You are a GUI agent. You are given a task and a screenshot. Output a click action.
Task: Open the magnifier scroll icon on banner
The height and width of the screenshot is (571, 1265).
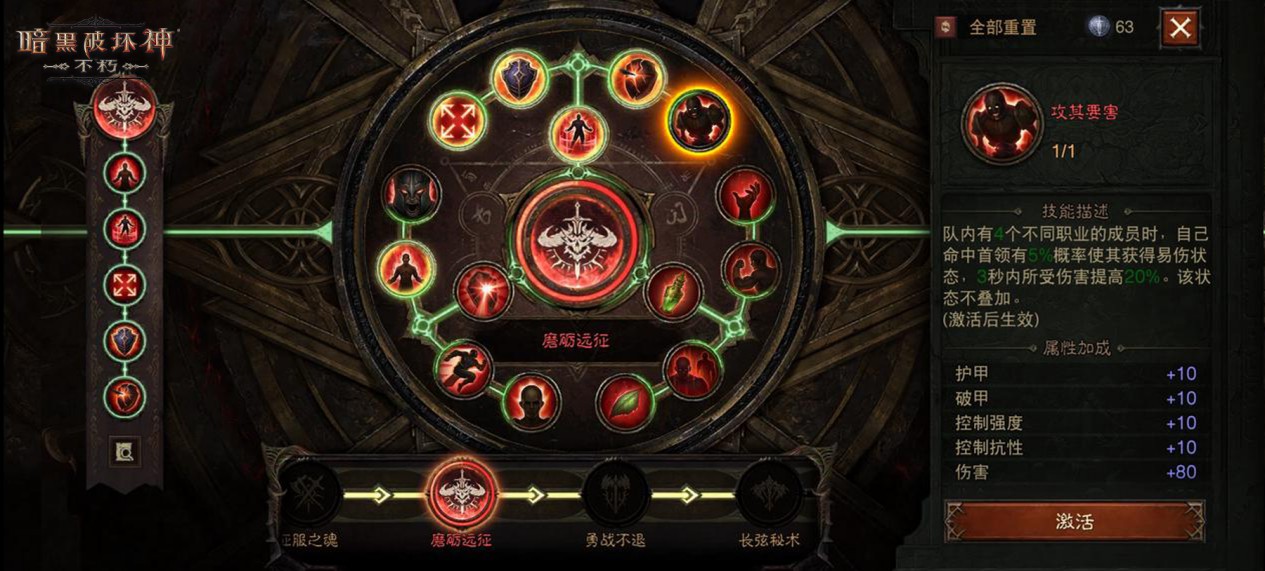pyautogui.click(x=125, y=452)
